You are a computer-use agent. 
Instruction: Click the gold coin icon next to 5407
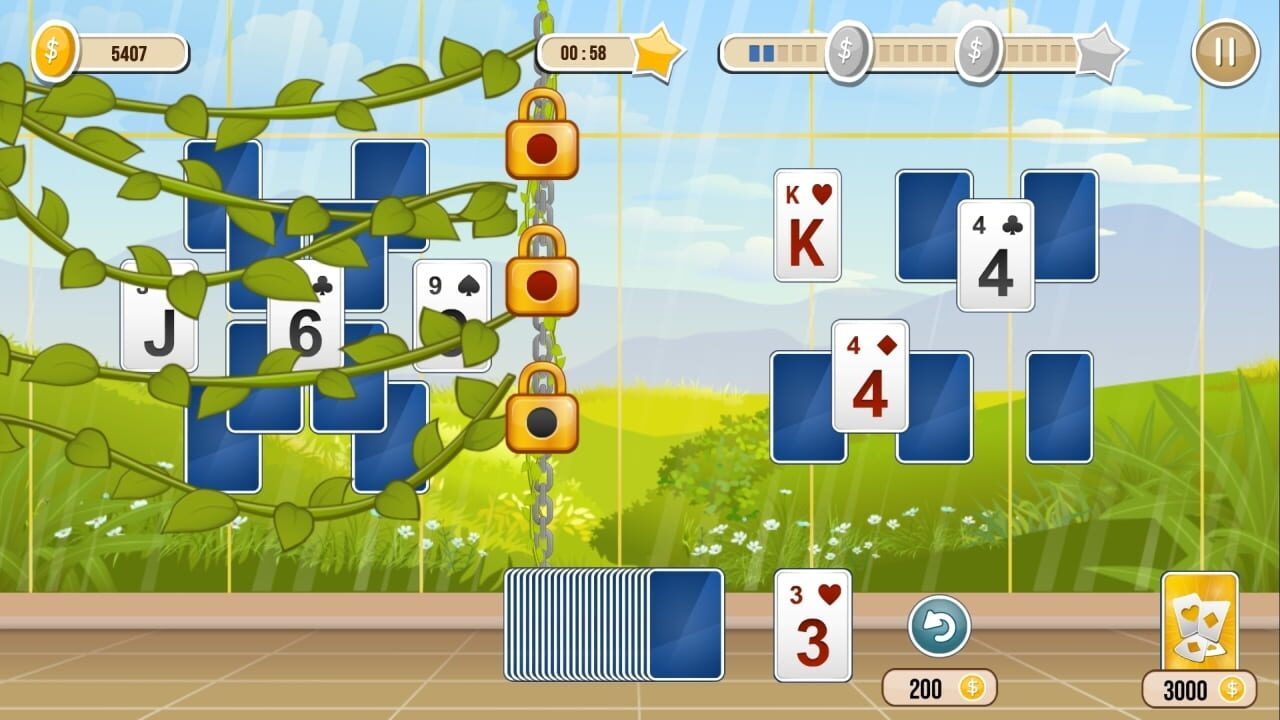tap(52, 52)
